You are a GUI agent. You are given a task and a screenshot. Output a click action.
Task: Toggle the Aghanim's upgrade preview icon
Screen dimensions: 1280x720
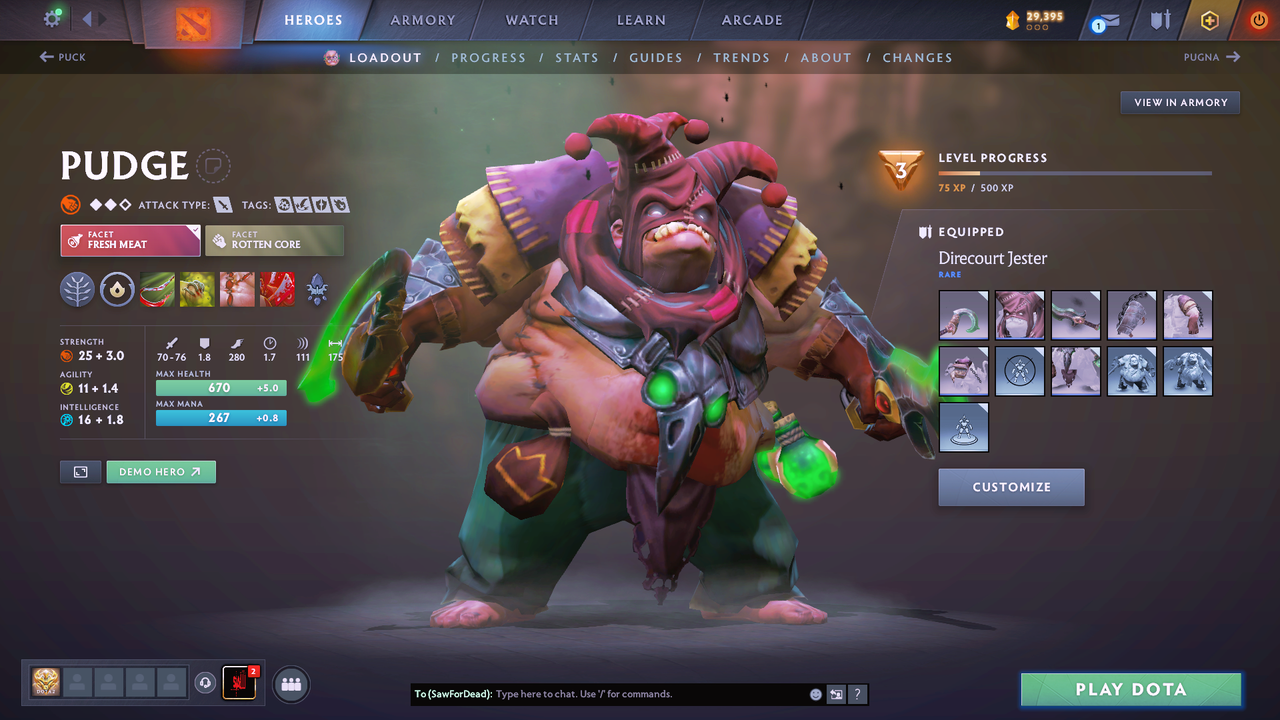[117, 290]
